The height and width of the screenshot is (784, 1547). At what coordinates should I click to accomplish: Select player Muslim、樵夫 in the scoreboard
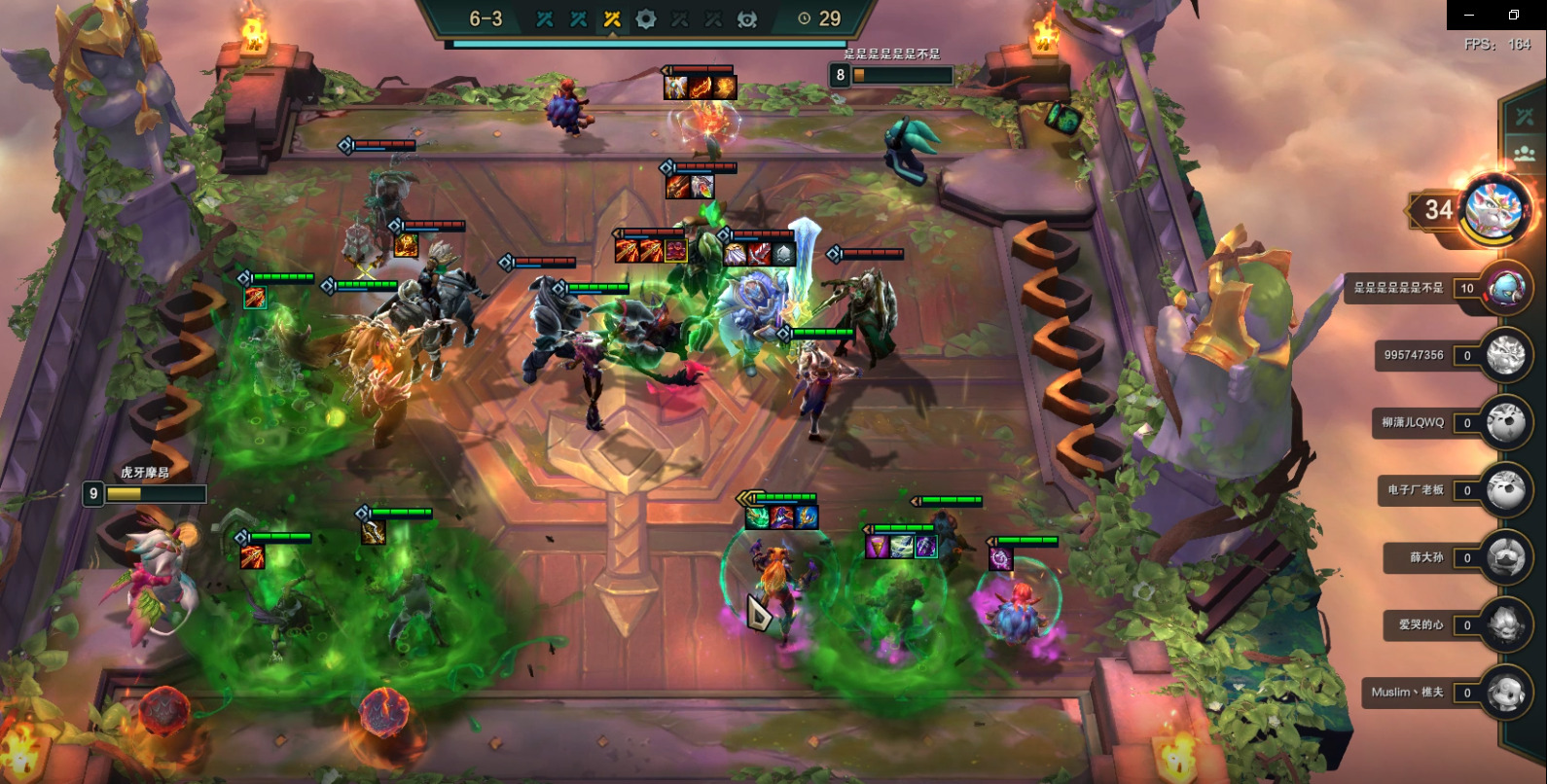pos(1505,693)
